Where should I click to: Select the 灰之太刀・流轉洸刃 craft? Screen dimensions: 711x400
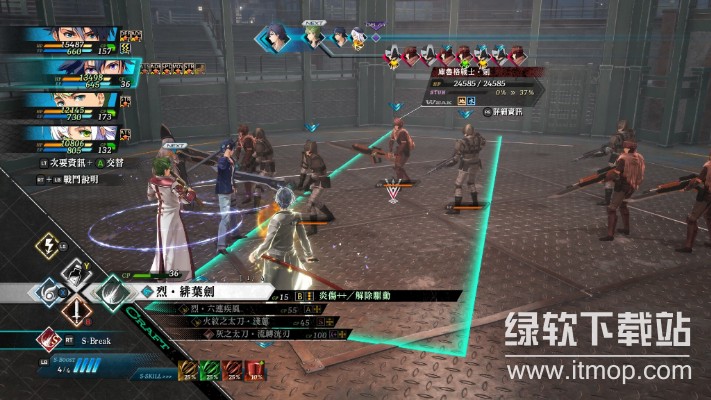[x=238, y=334]
